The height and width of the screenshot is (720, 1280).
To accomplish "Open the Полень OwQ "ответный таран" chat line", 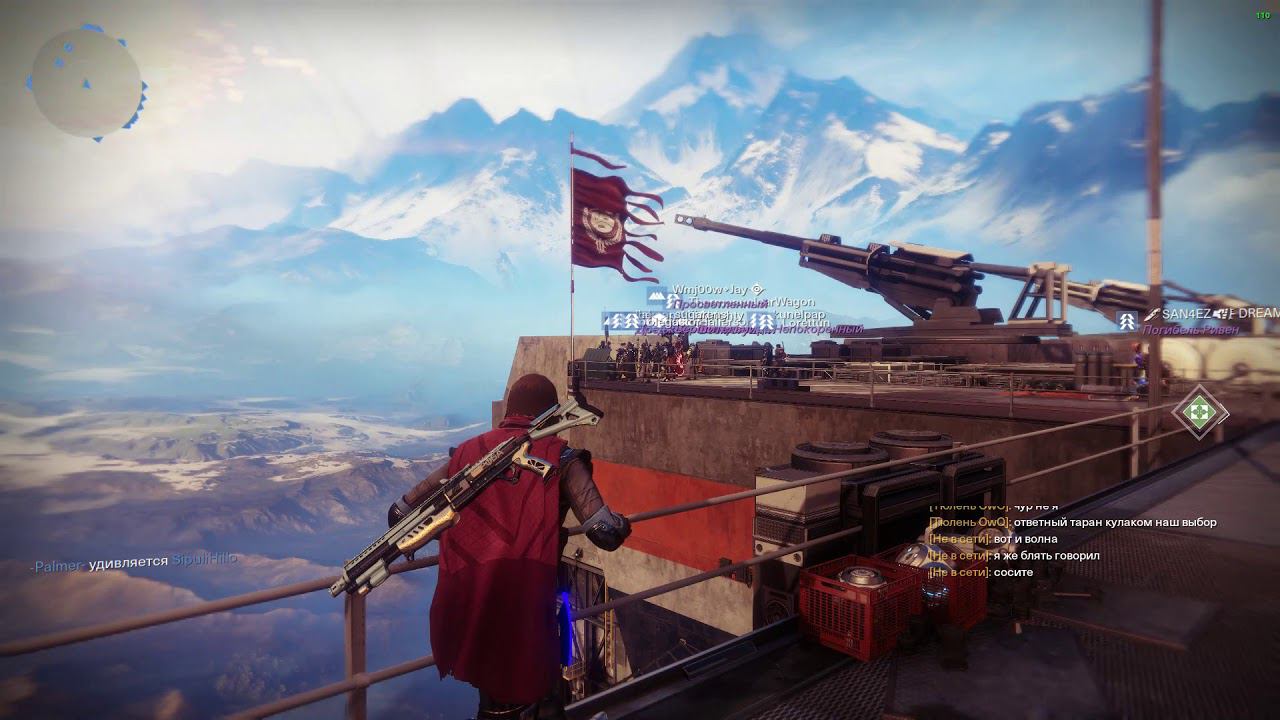I will point(1071,522).
